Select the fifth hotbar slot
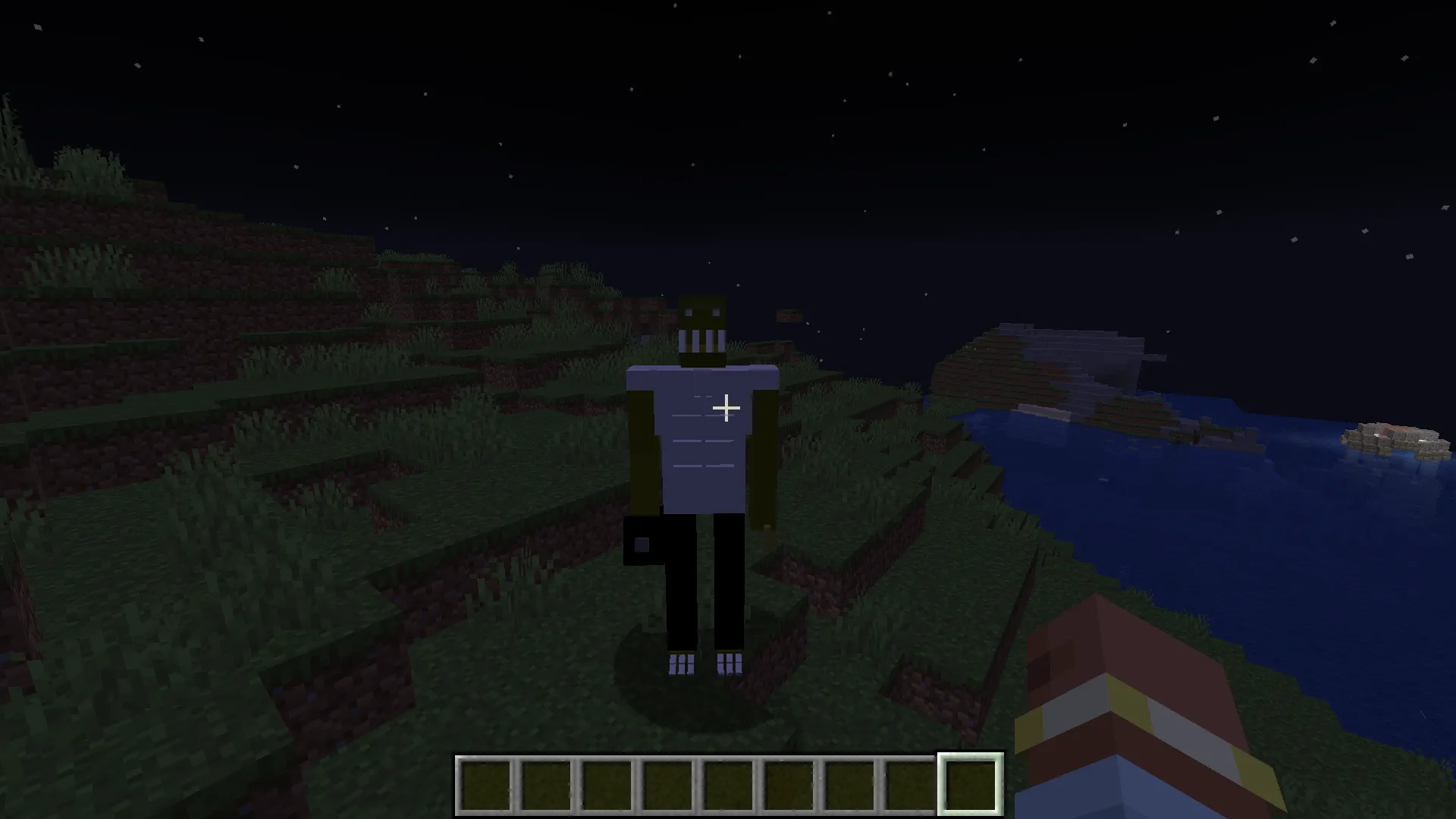 [726, 782]
